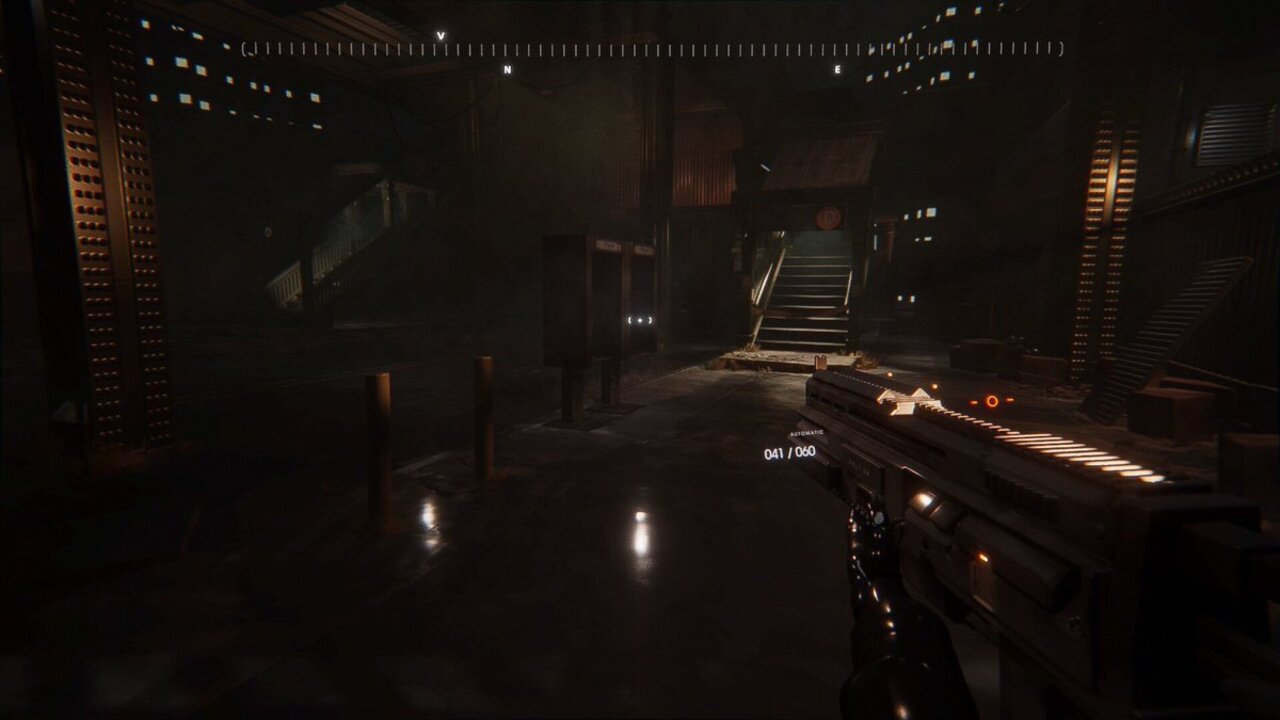The width and height of the screenshot is (1280, 720).
Task: Select the N north indicator on the compass
Action: pyautogui.click(x=510, y=70)
